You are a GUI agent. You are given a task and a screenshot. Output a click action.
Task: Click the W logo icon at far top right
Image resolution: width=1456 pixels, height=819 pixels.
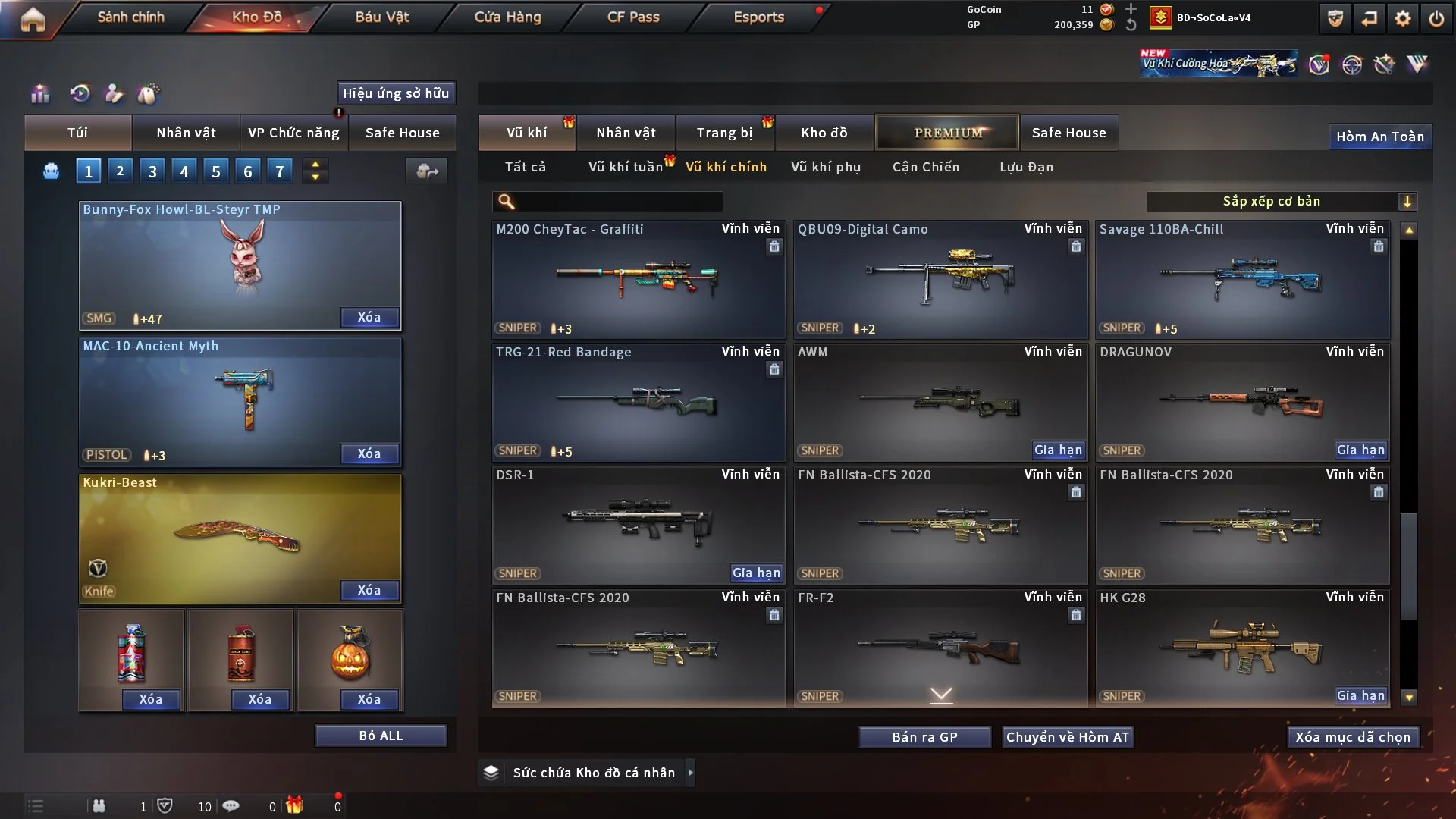click(x=1417, y=64)
